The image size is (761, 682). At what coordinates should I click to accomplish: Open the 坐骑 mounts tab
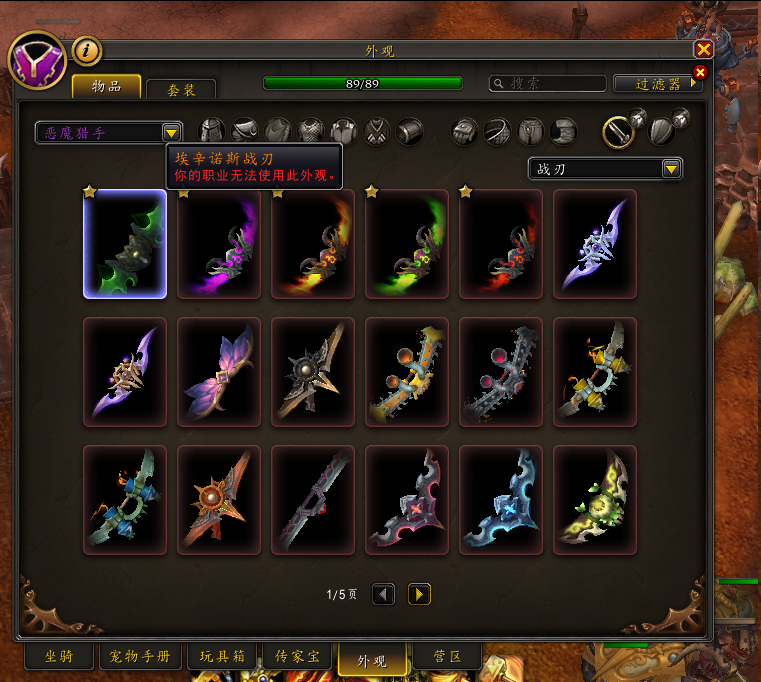tap(58, 657)
